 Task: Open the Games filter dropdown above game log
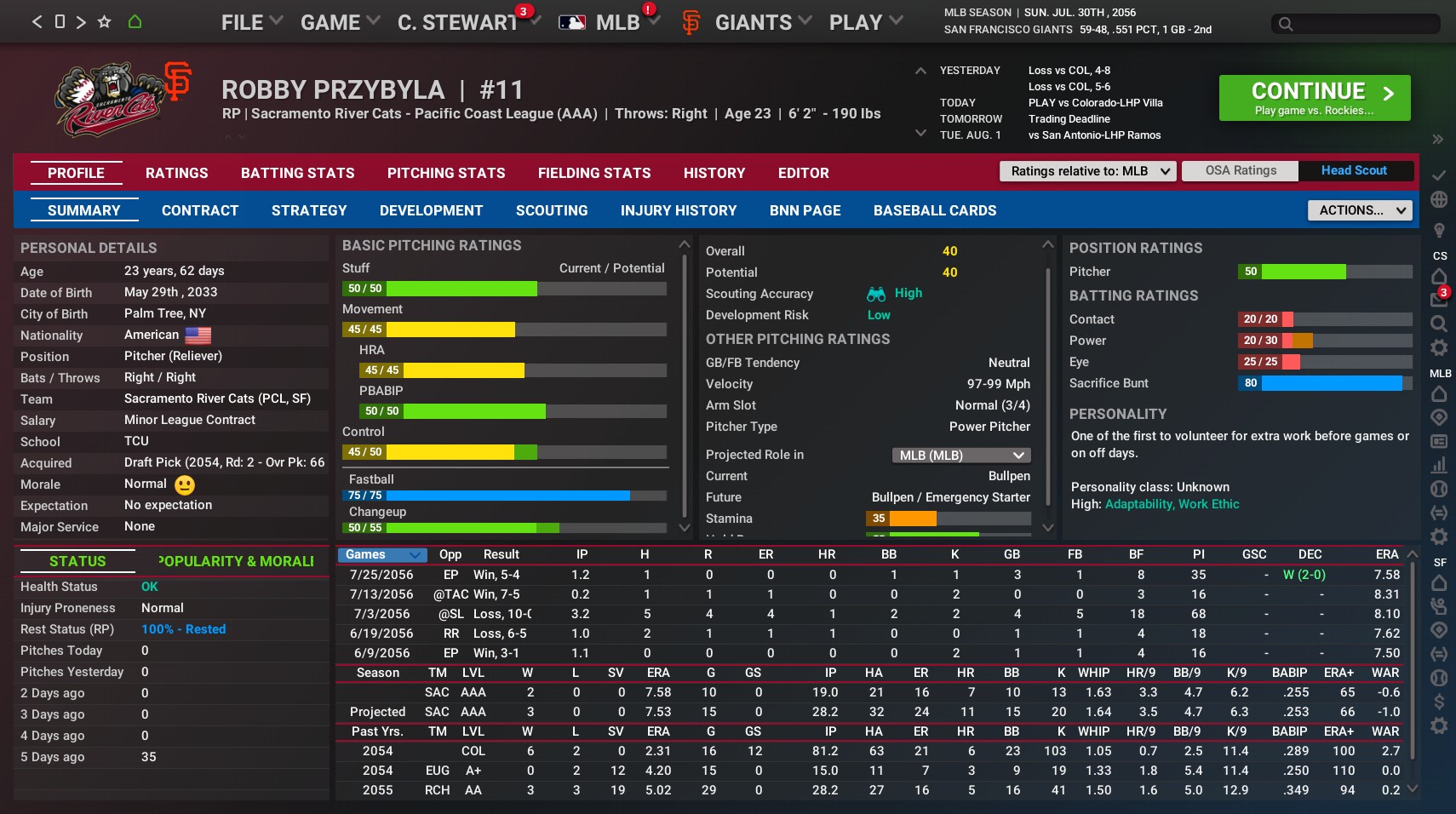pyautogui.click(x=381, y=554)
